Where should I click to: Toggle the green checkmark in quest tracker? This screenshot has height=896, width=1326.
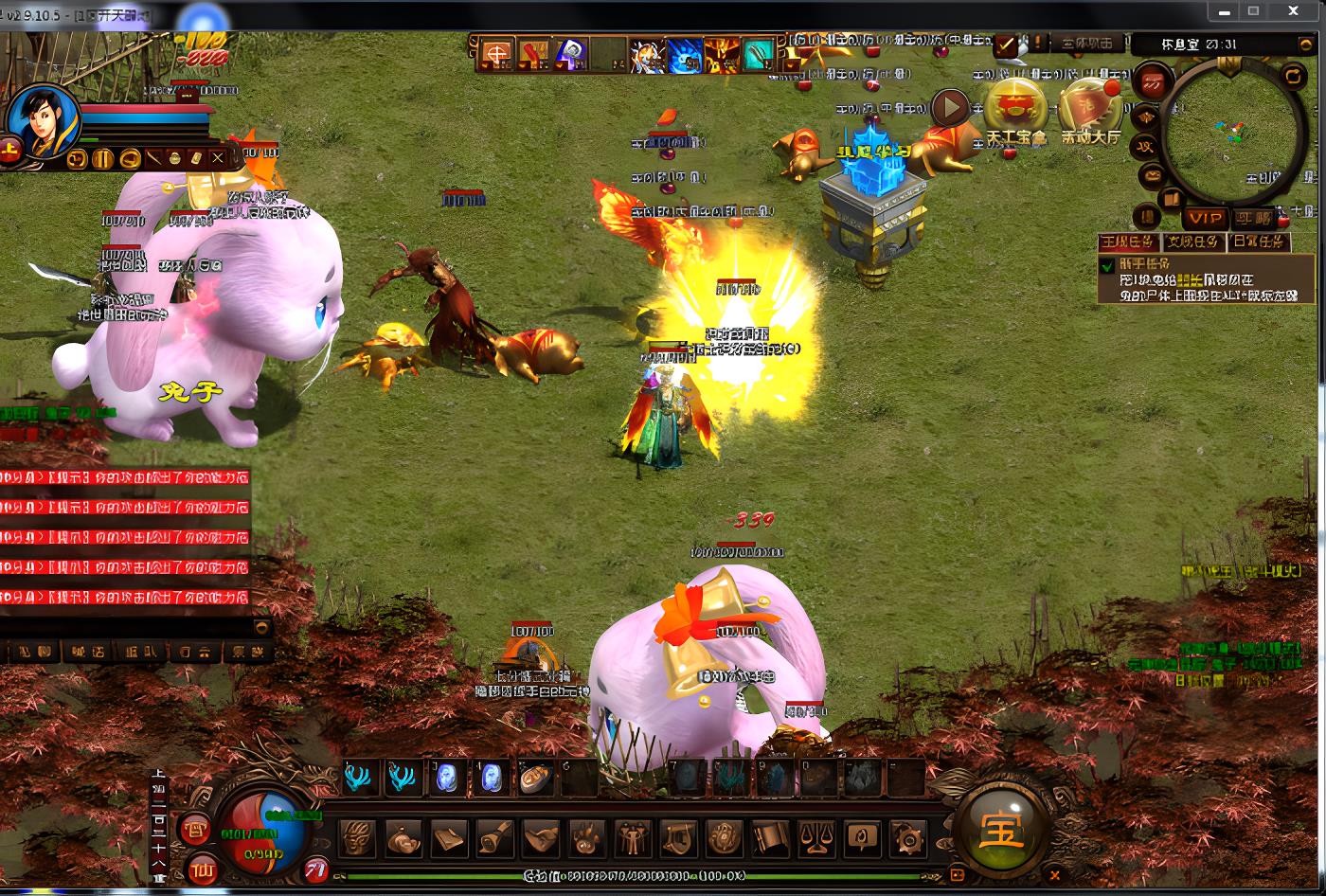(1106, 266)
